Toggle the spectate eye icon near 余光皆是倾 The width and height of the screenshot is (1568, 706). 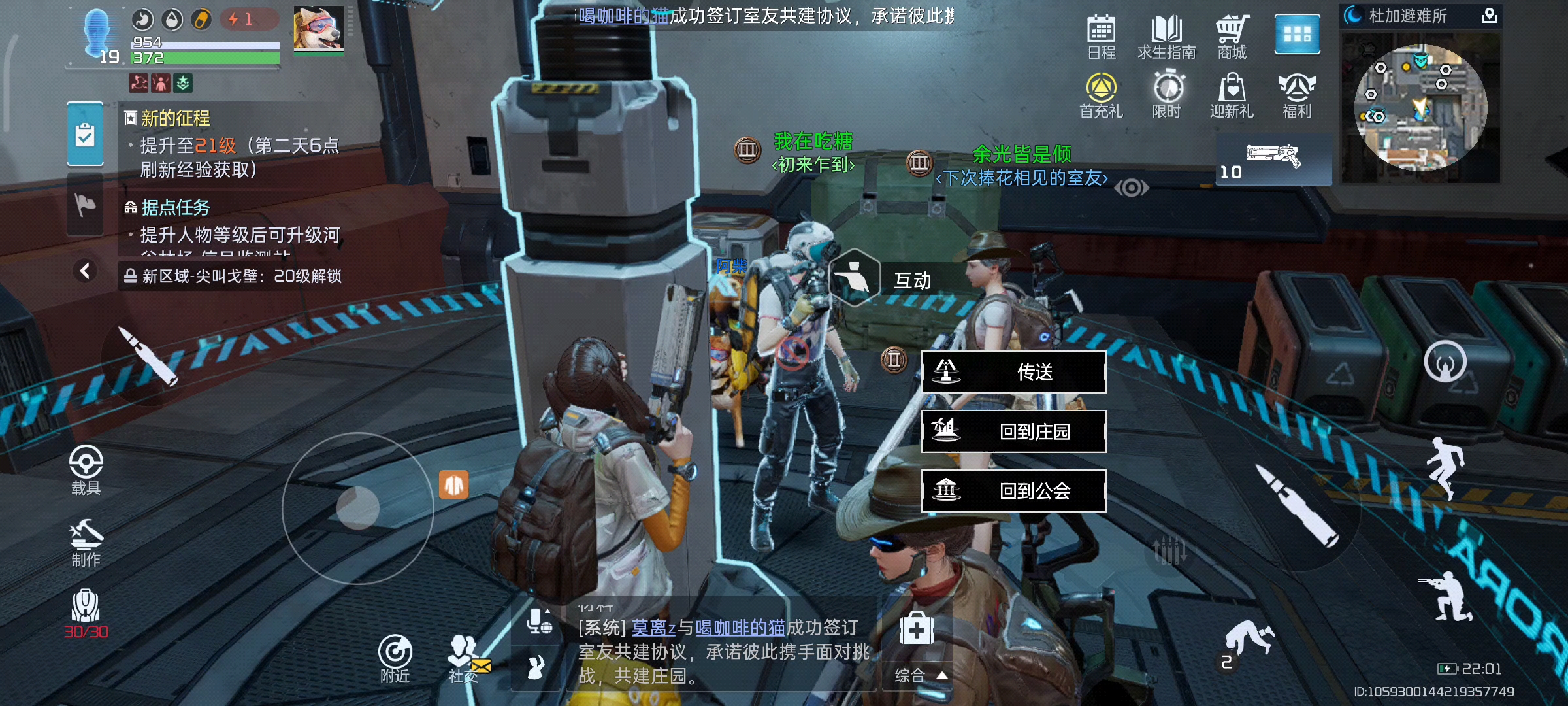(1132, 188)
